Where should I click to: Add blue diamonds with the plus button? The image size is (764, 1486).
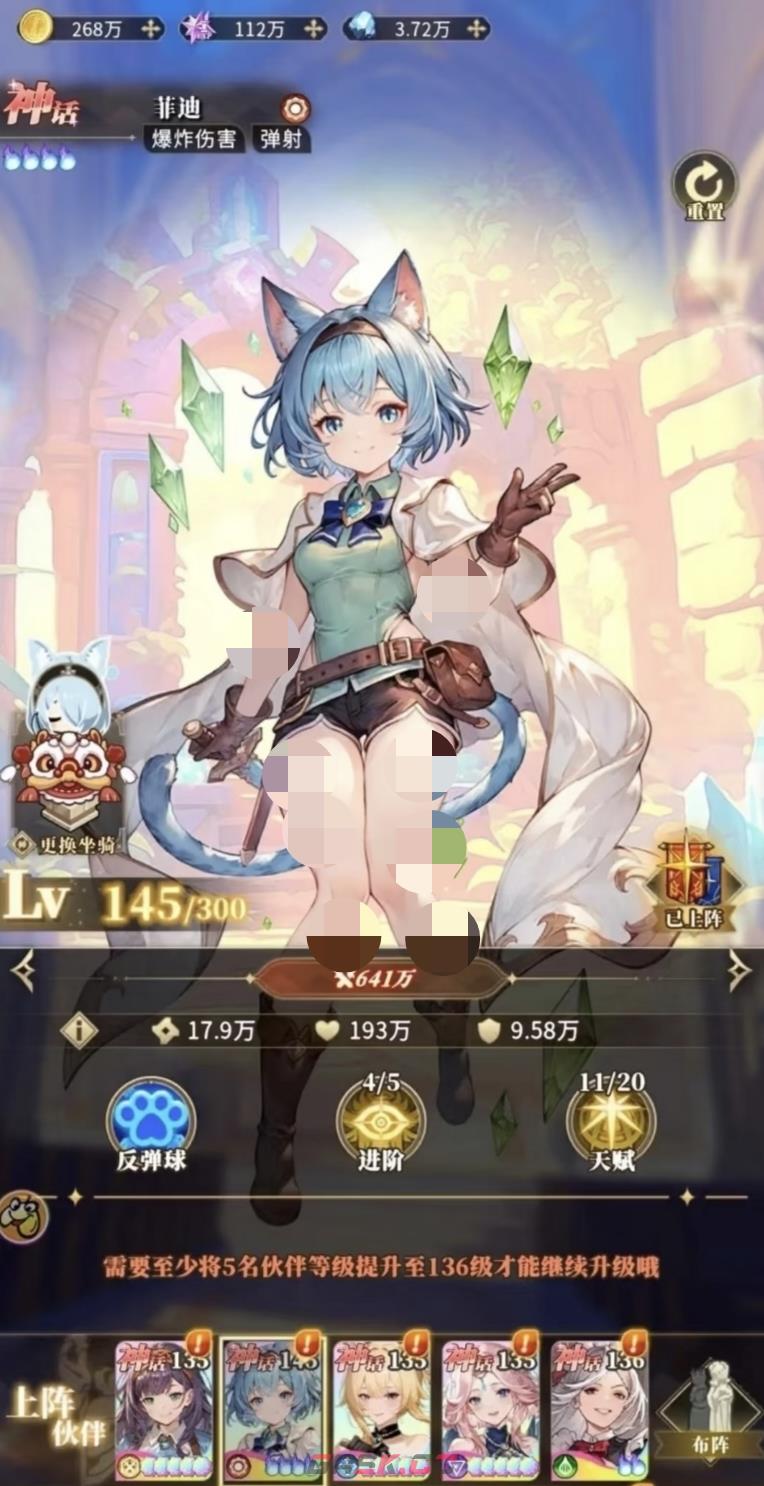pos(477,29)
